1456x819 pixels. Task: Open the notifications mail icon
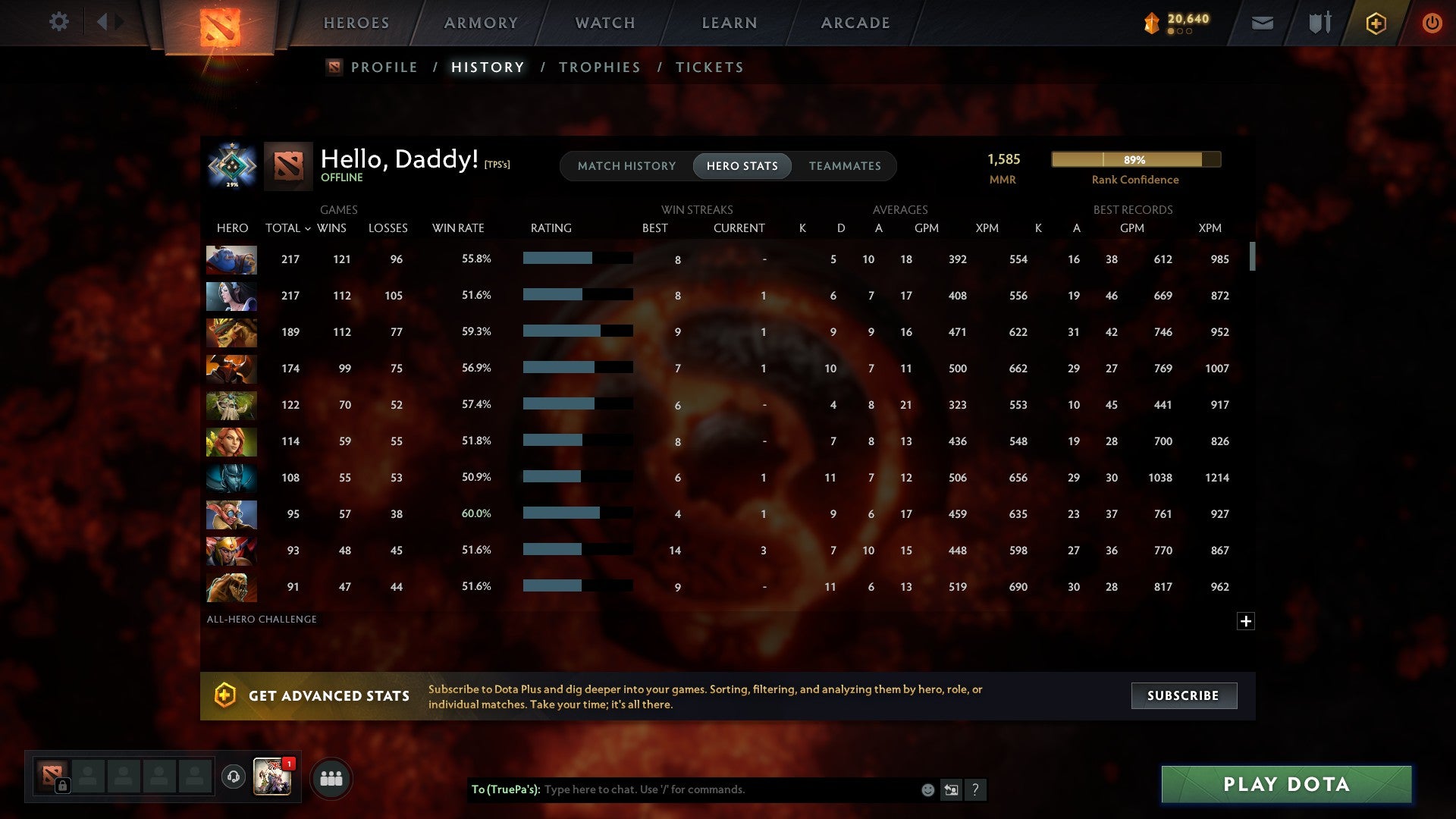1262,23
